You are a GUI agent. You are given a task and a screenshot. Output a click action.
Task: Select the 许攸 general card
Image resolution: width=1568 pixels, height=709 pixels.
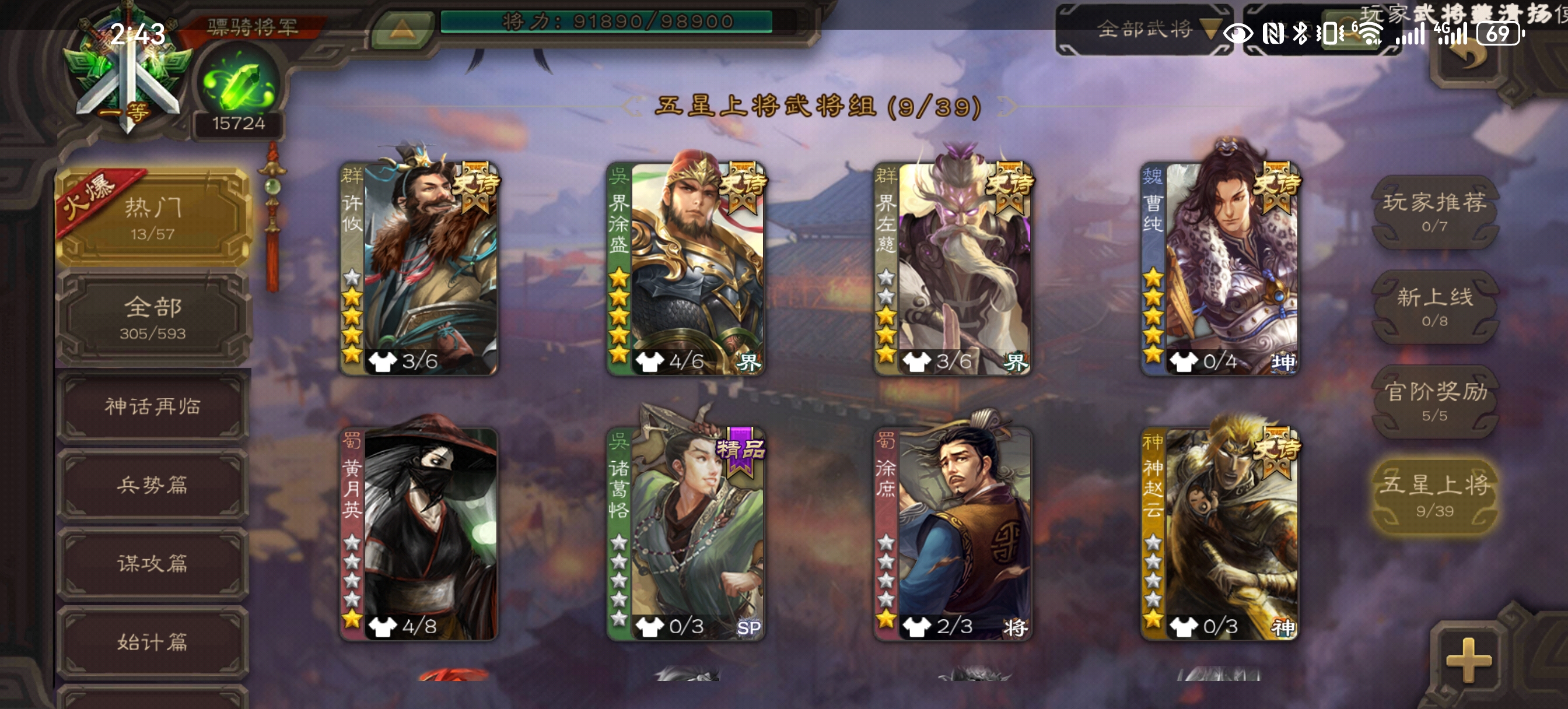pos(419,268)
